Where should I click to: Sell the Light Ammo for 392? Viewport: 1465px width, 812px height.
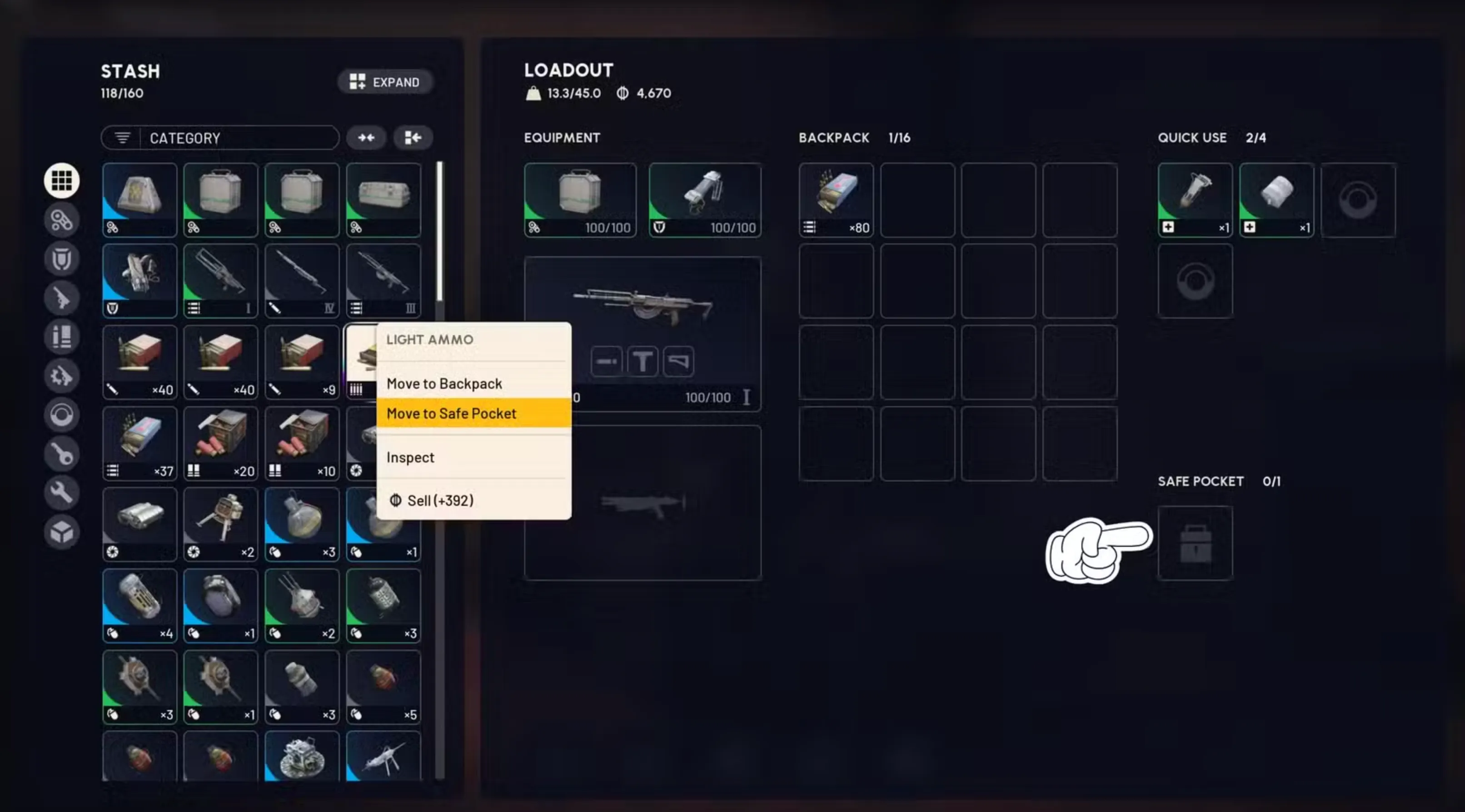coord(473,500)
